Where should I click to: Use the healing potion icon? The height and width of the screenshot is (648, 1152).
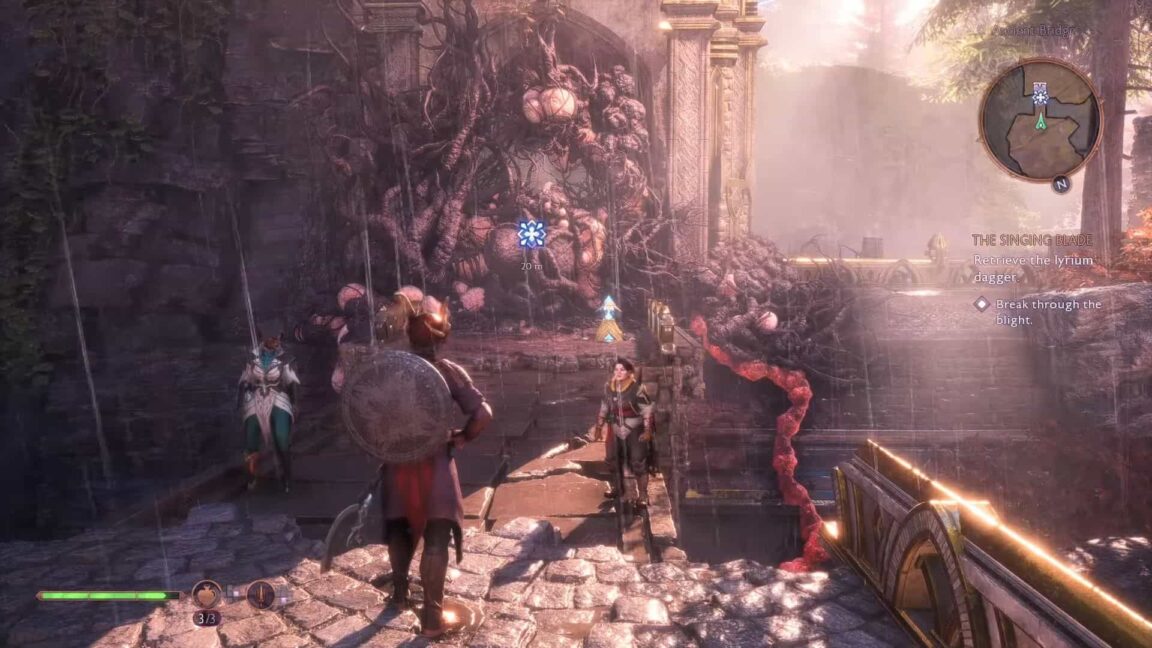pos(207,595)
